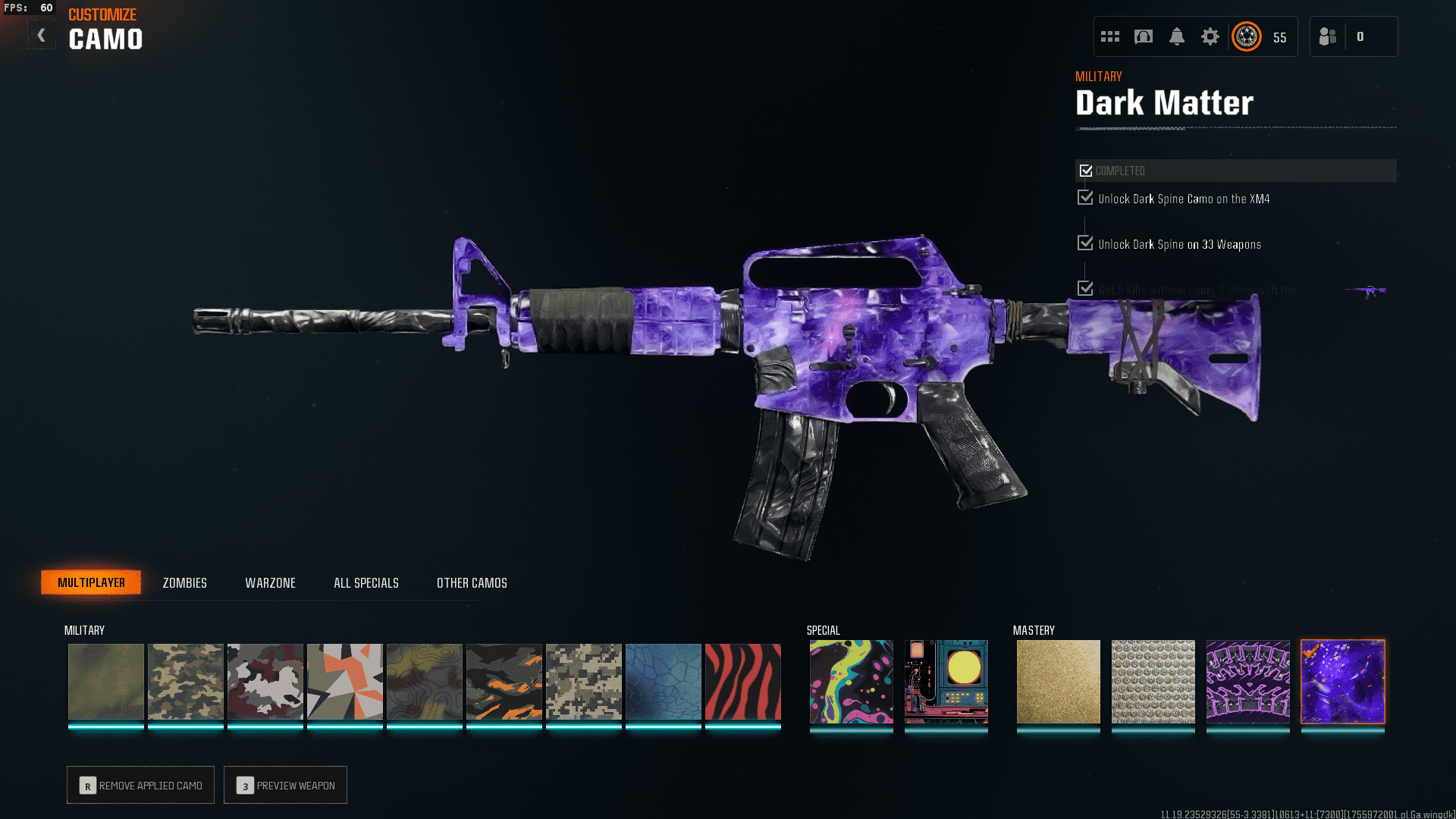This screenshot has width=1456, height=819.
Task: Choose the gray digital pixel camo
Action: 583,681
